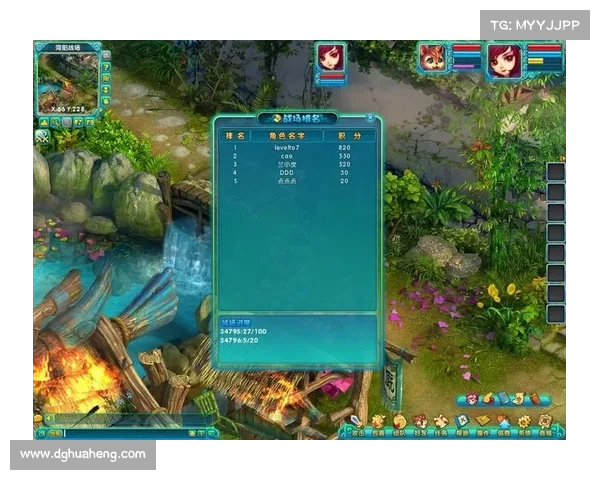The height and width of the screenshot is (480, 600).
Task: Open the 好友 friends list
Action: click(x=420, y=424)
